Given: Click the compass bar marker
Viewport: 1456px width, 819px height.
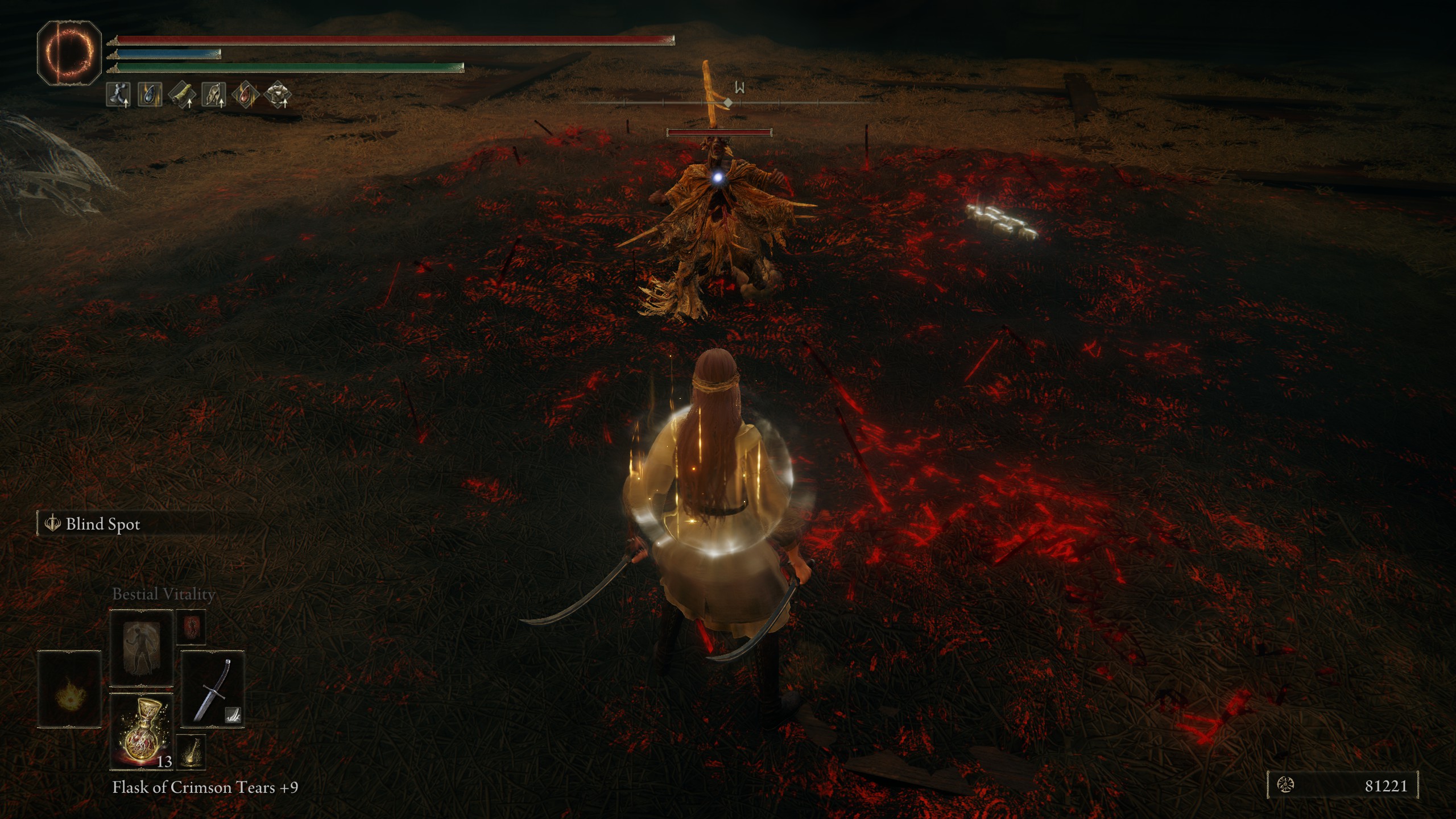Looking at the screenshot, I should coord(727,103).
